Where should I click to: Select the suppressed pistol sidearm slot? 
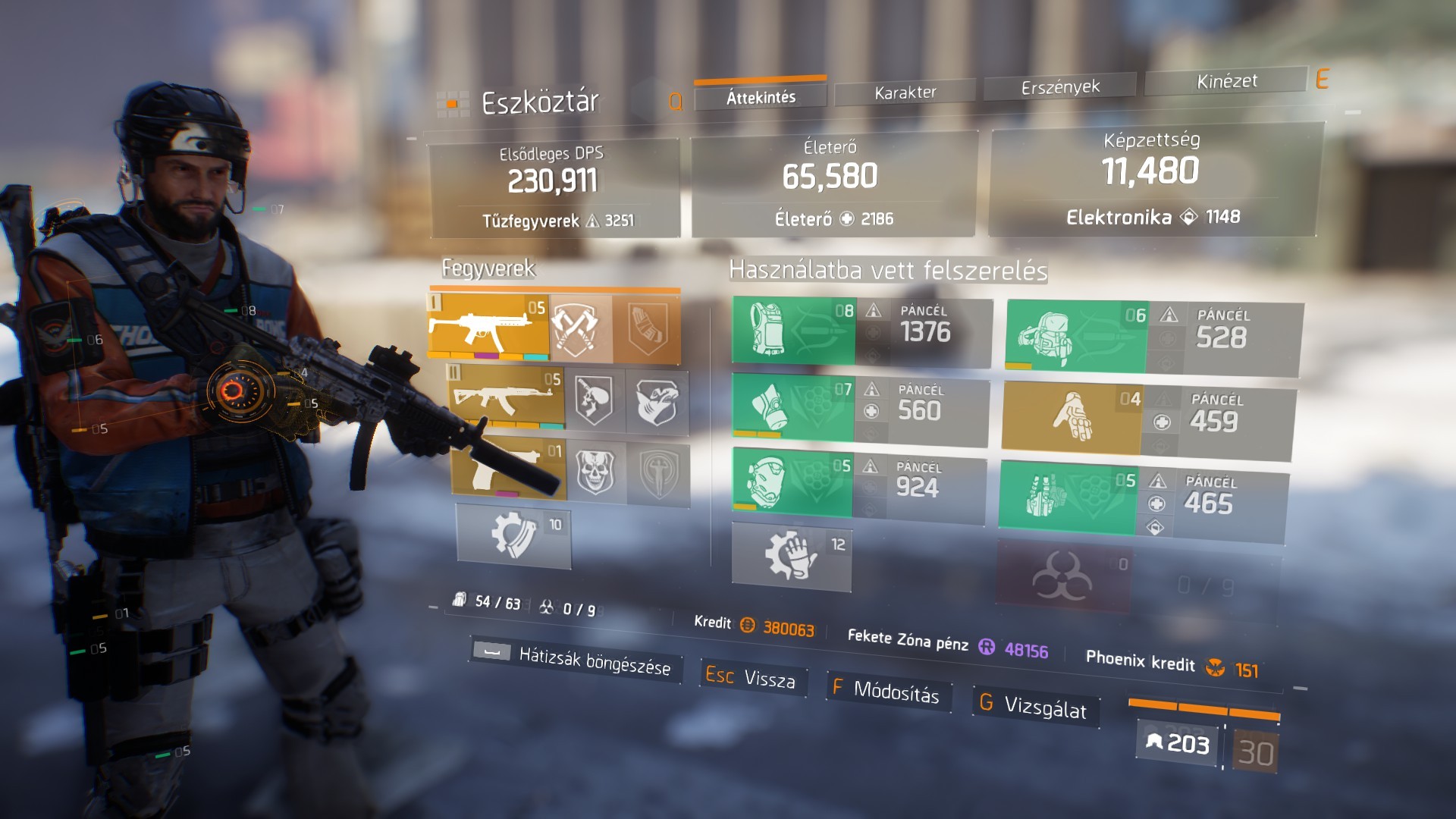tap(509, 468)
